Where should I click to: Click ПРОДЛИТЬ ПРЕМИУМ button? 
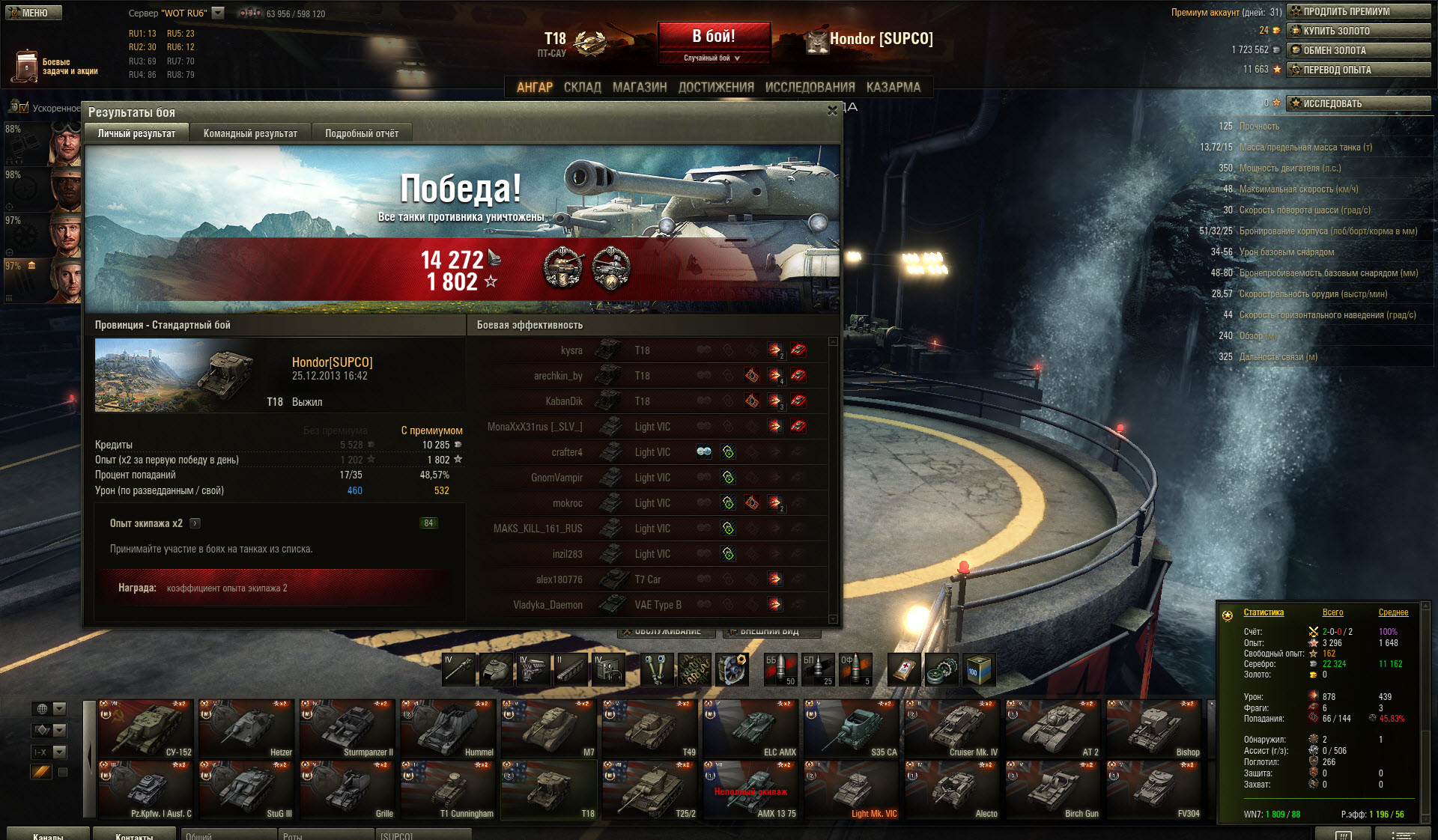tap(1358, 11)
